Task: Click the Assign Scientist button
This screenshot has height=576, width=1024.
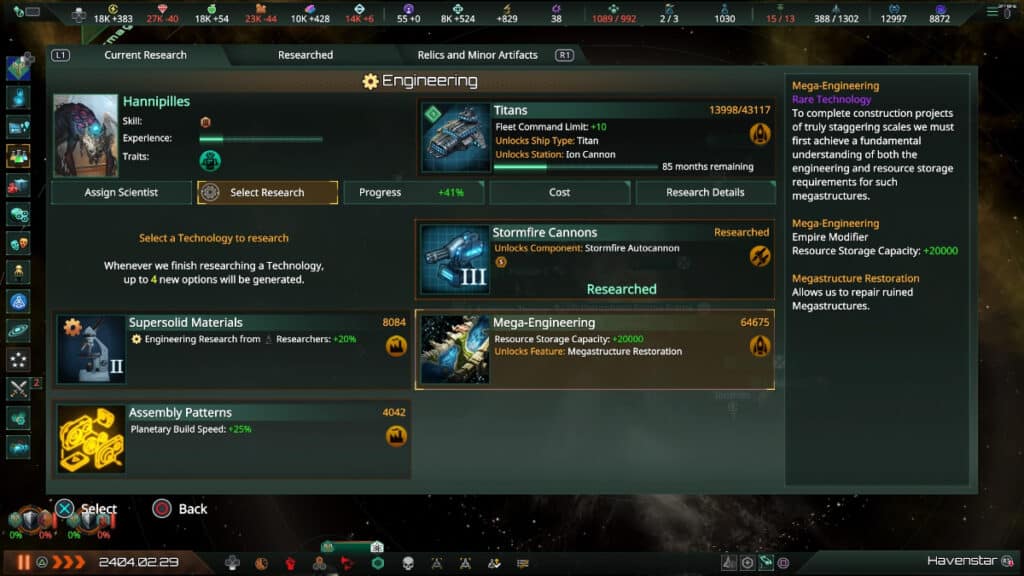Action: tap(121, 193)
